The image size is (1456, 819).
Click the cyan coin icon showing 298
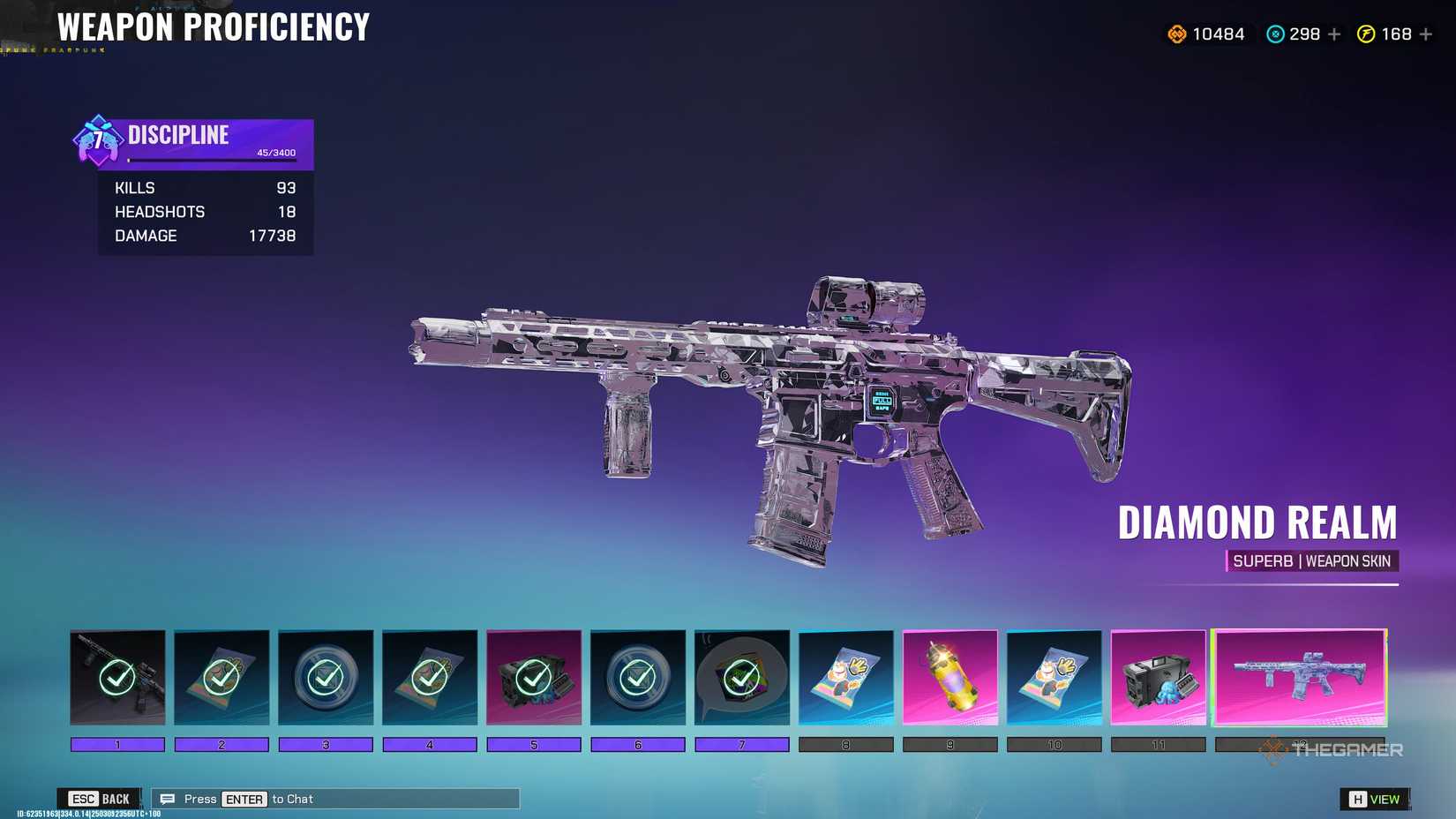click(x=1273, y=34)
